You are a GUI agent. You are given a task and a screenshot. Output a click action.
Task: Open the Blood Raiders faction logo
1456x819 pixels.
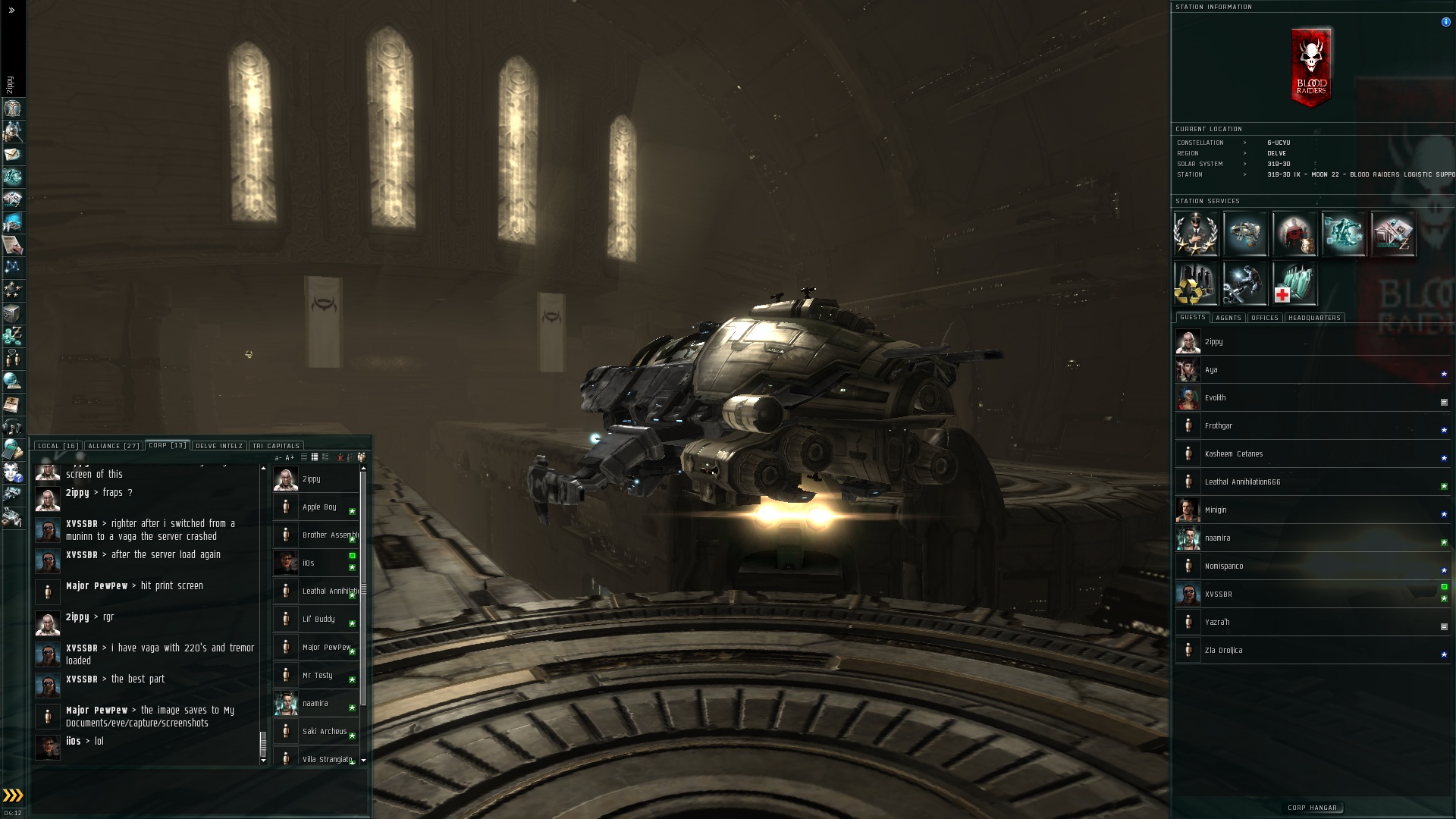point(1311,67)
